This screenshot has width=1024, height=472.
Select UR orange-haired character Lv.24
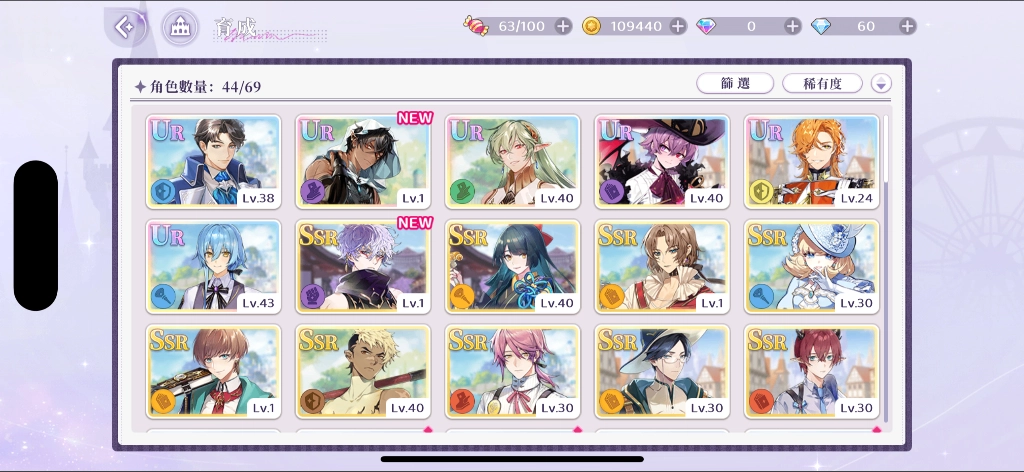point(811,162)
